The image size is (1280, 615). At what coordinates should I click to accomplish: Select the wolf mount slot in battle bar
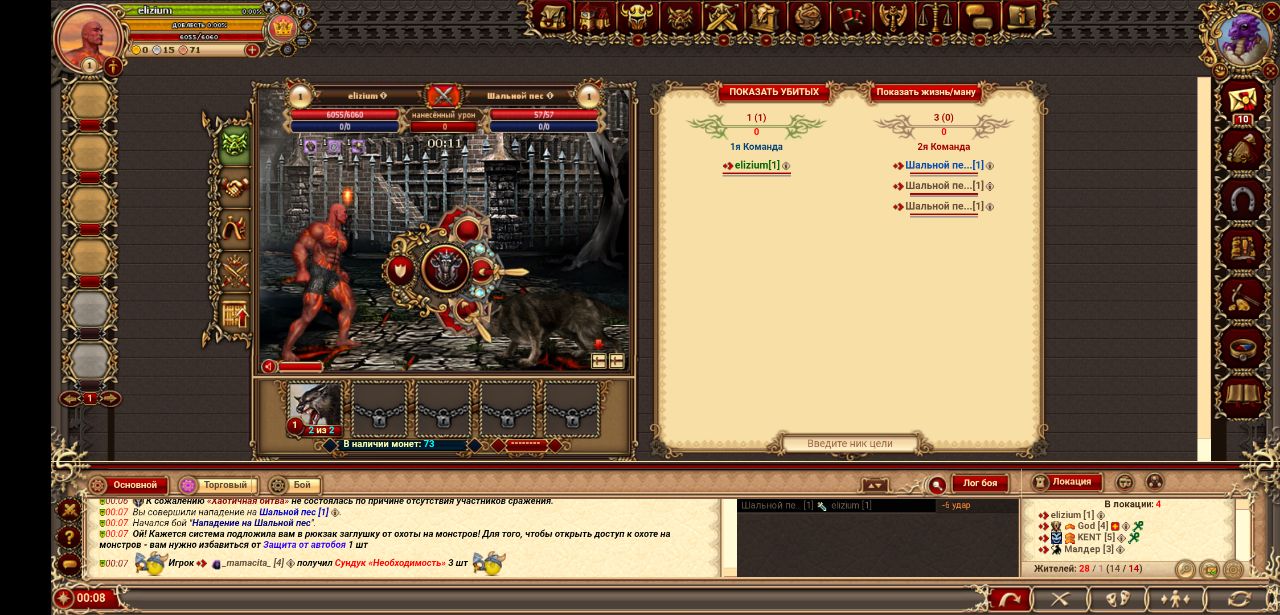click(315, 407)
